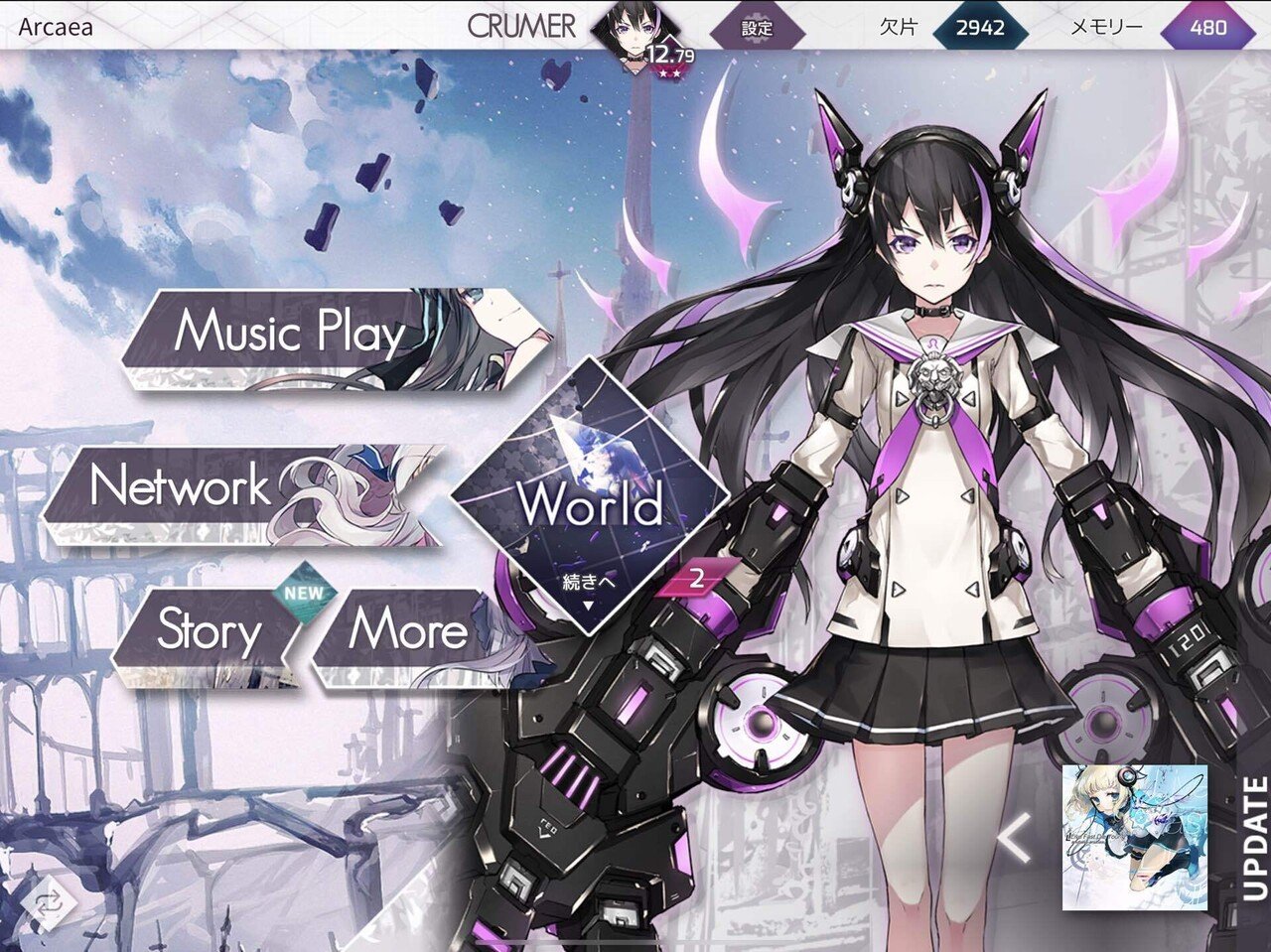Go back using the Arcaea label top-left
The height and width of the screenshot is (952, 1271).
tap(54, 27)
